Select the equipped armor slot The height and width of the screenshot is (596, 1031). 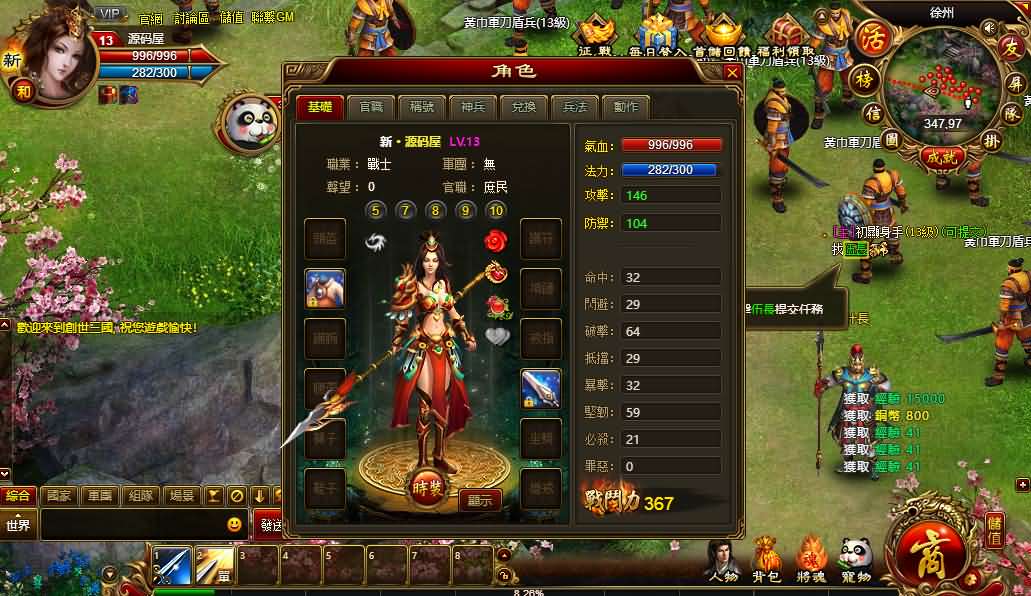(325, 288)
